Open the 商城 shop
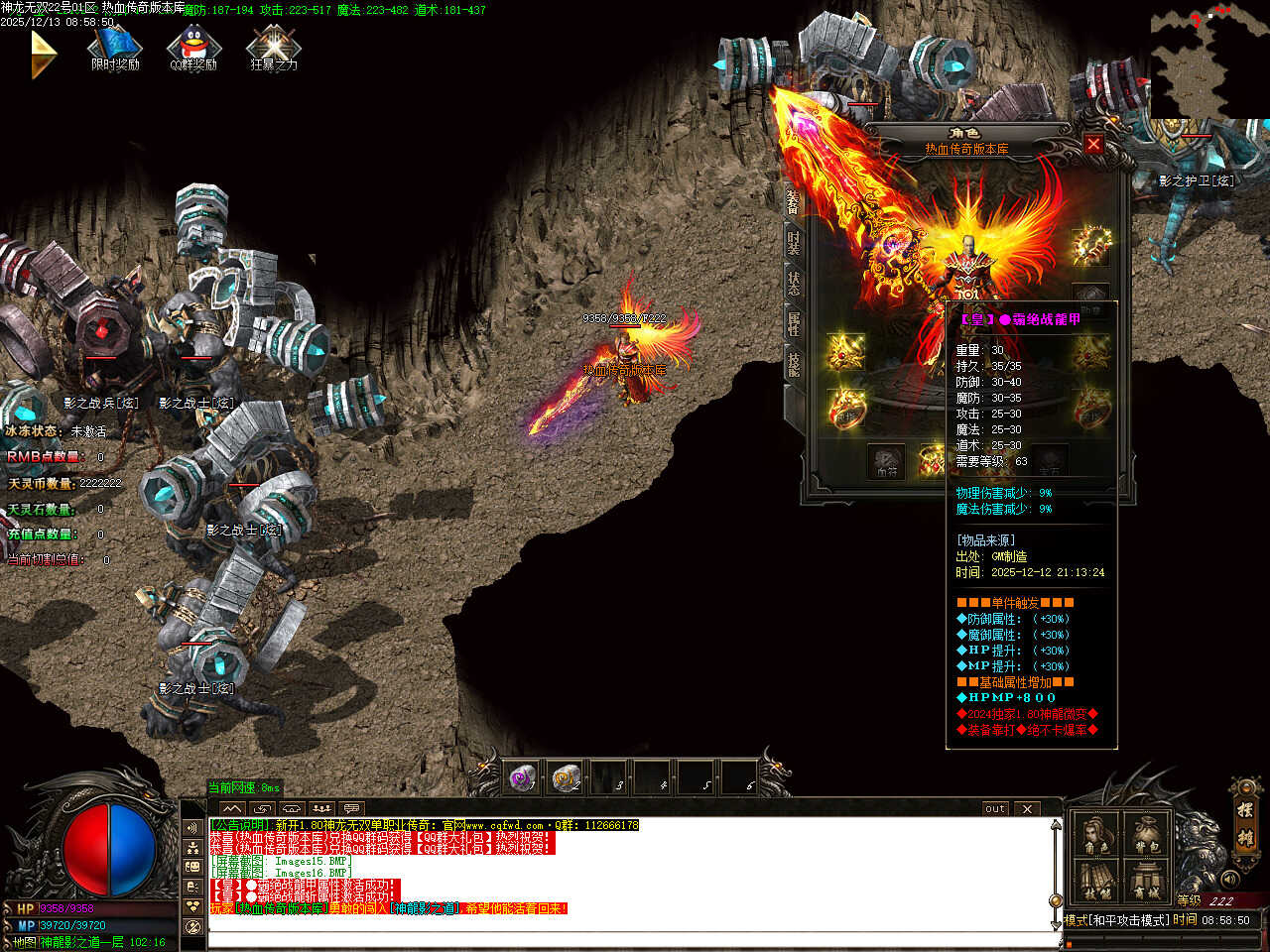 click(1147, 881)
